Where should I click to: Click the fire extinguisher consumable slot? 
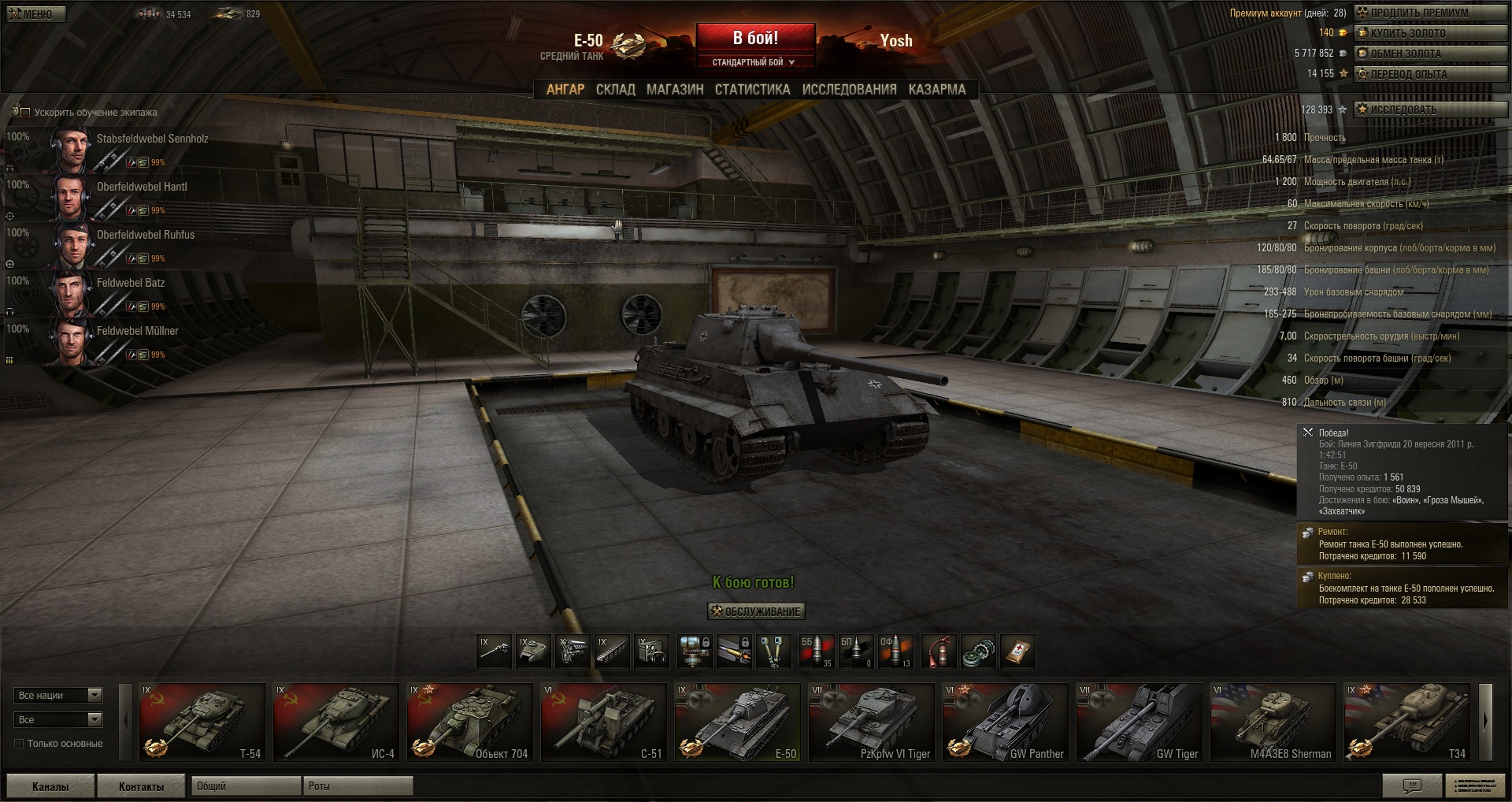pos(939,652)
